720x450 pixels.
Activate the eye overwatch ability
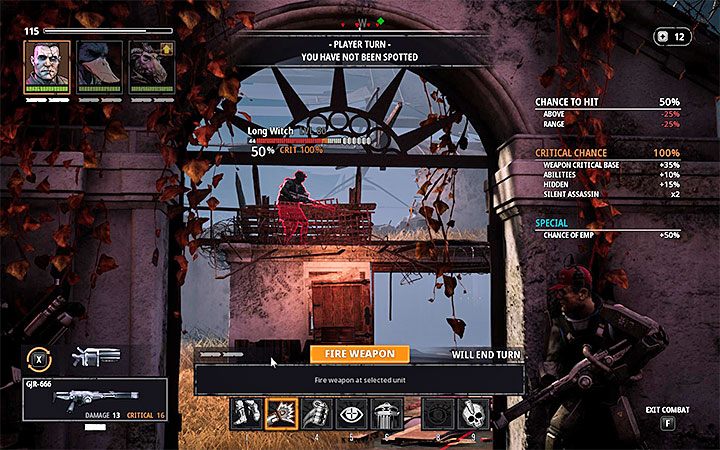[351, 412]
